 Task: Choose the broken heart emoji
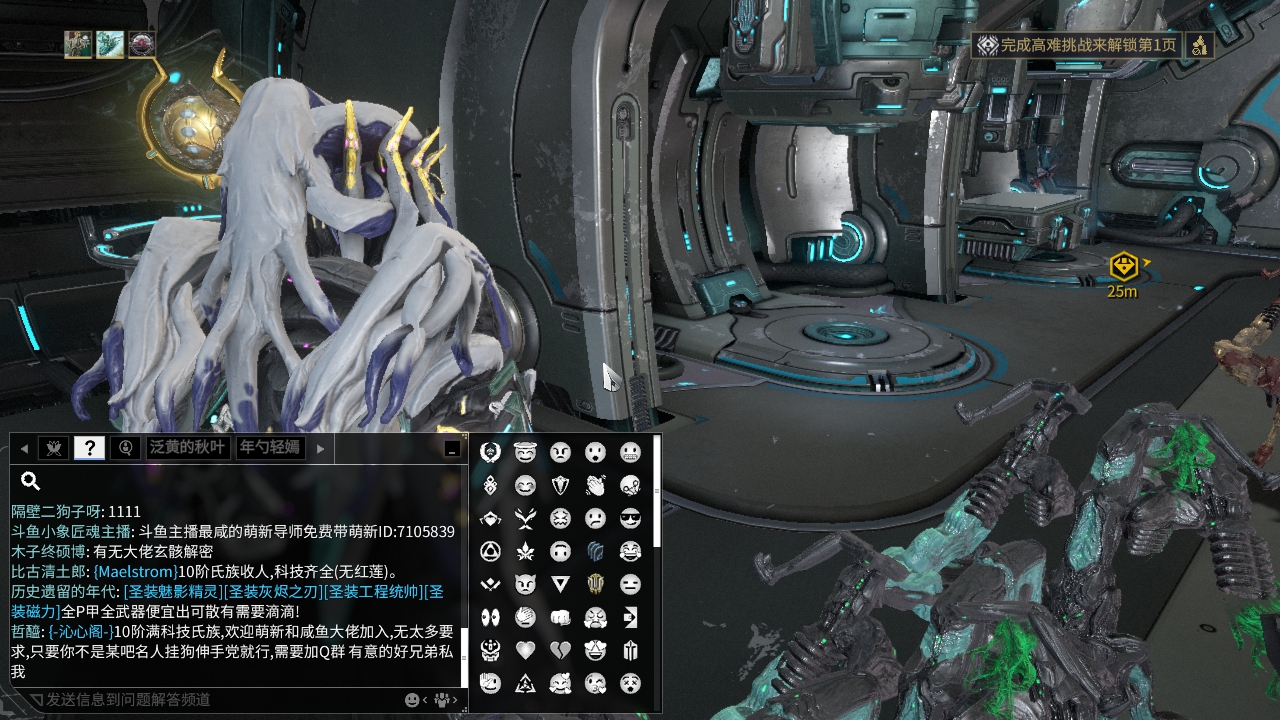pos(560,650)
